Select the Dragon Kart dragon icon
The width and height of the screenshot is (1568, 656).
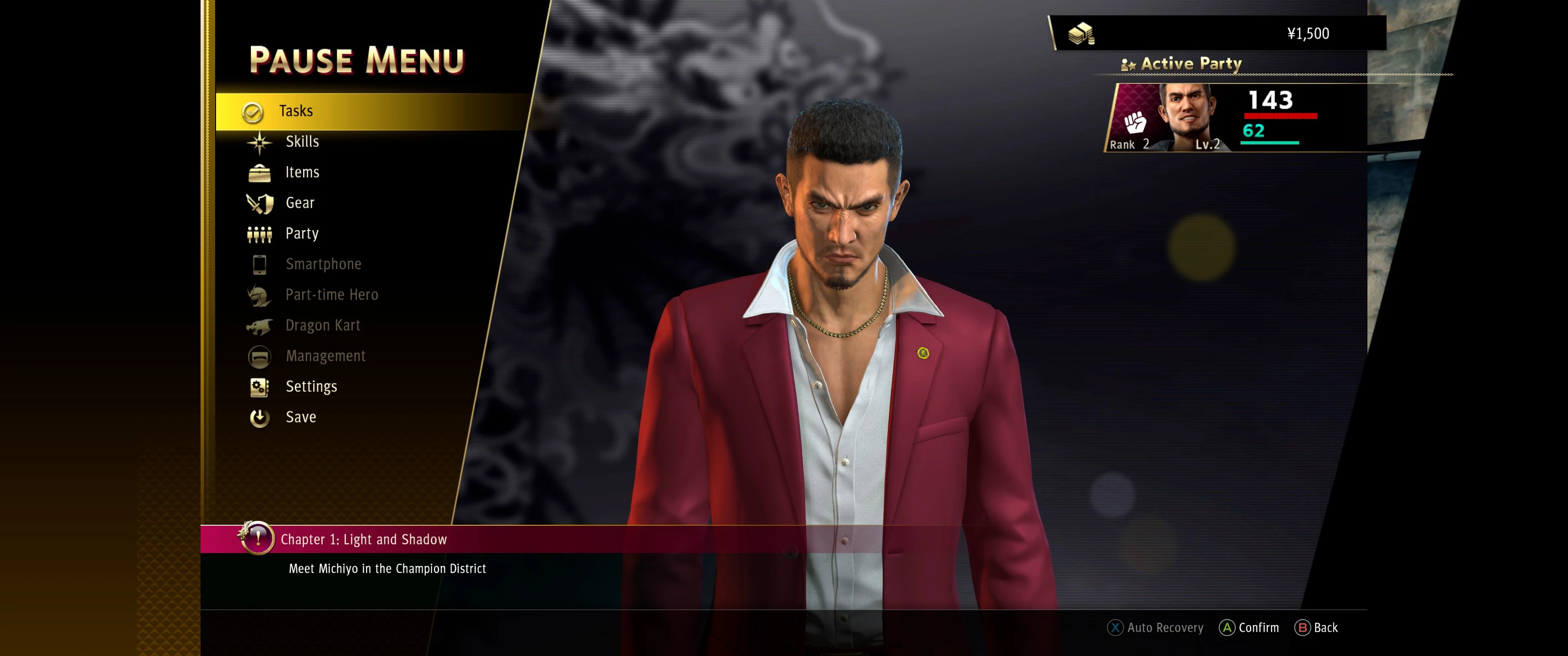click(260, 326)
